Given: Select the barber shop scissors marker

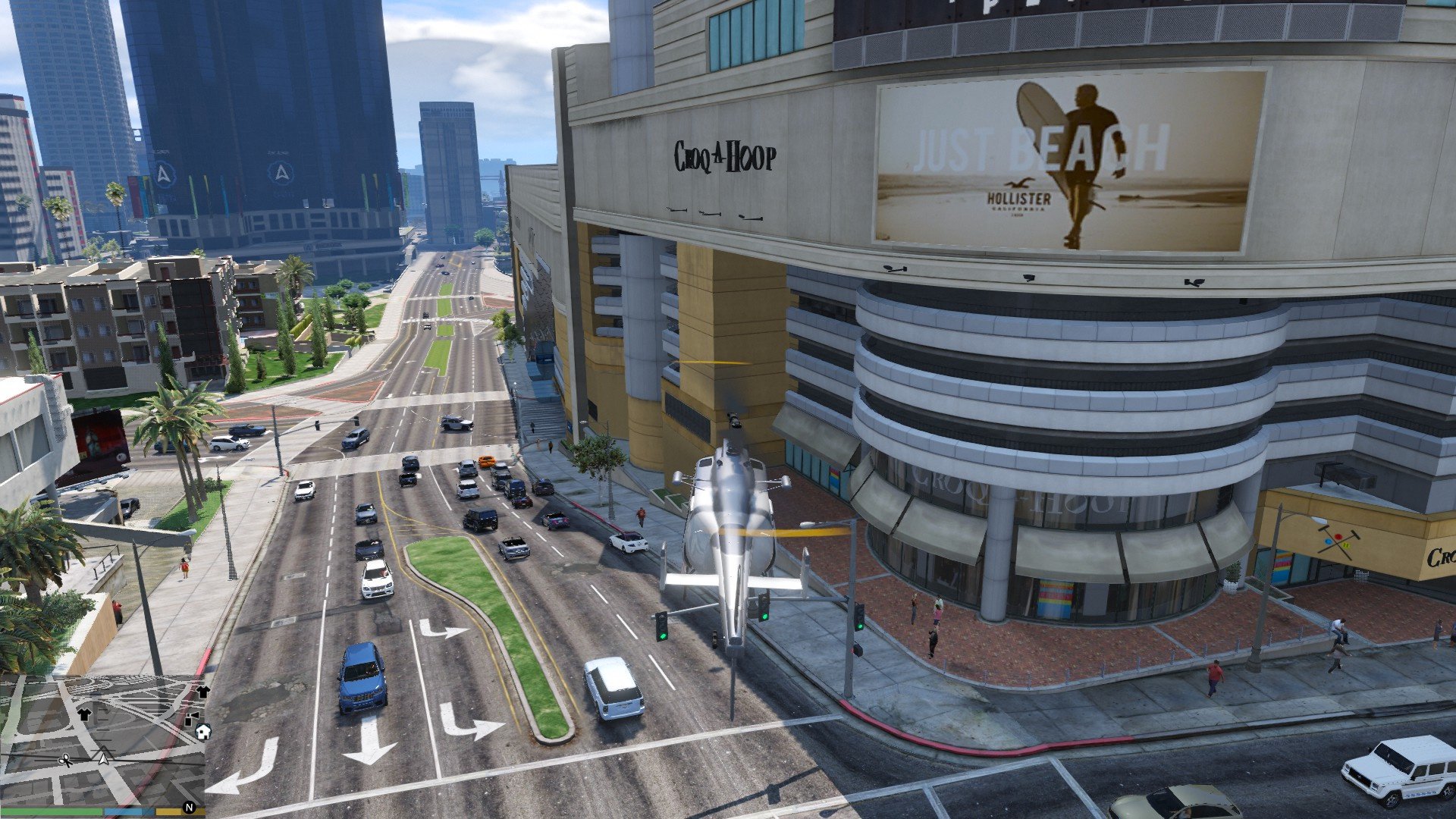Looking at the screenshot, I should coord(66,760).
